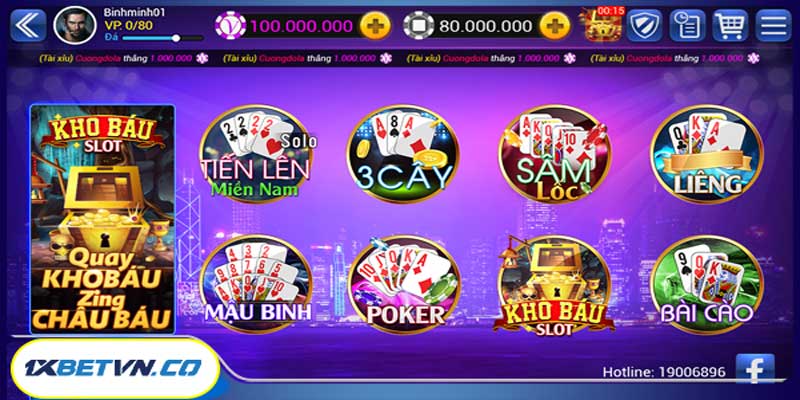Open the tall Kho Báu Slot banner

tap(102, 218)
